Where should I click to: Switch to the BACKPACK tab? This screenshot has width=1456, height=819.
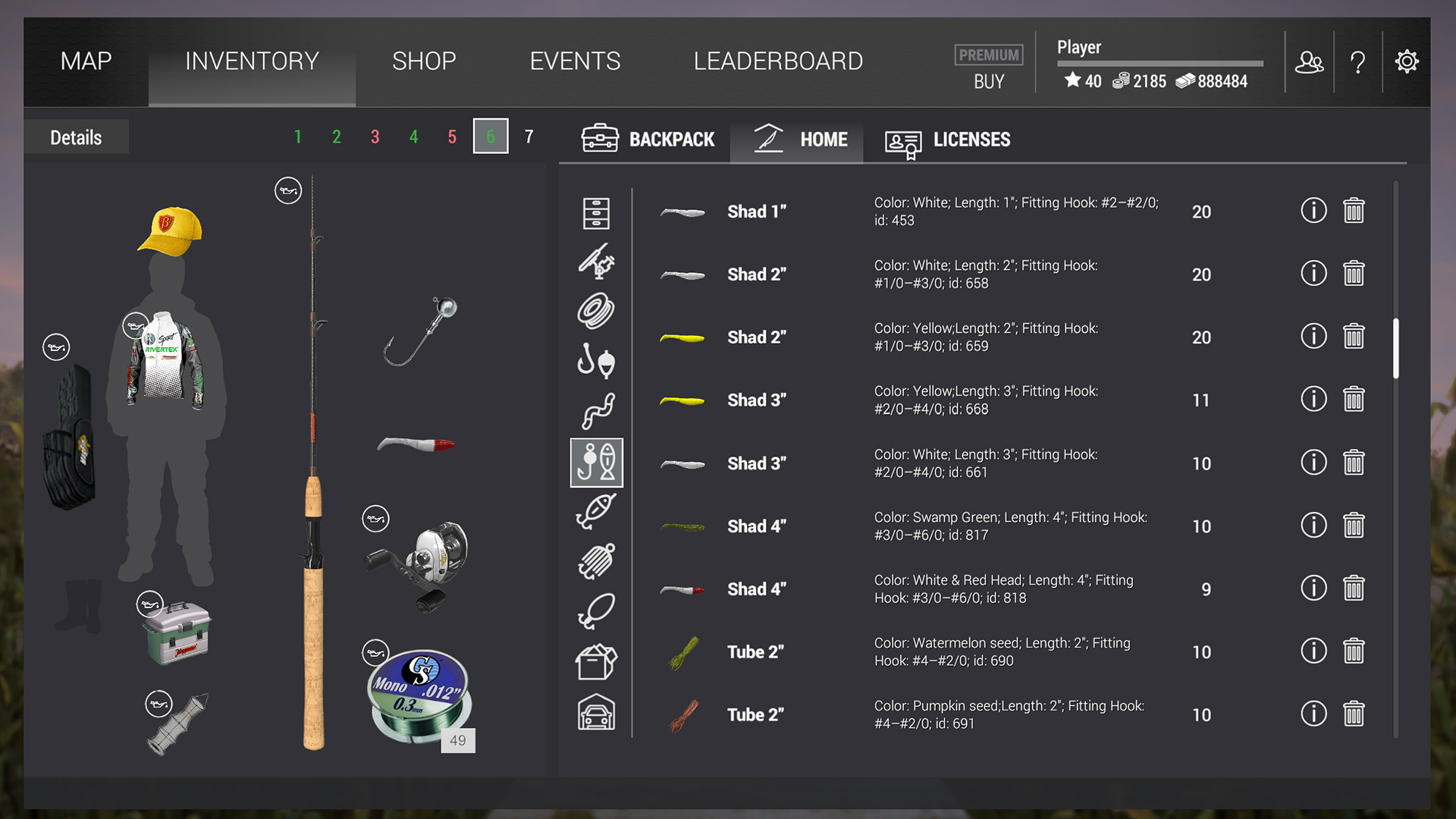(x=648, y=140)
